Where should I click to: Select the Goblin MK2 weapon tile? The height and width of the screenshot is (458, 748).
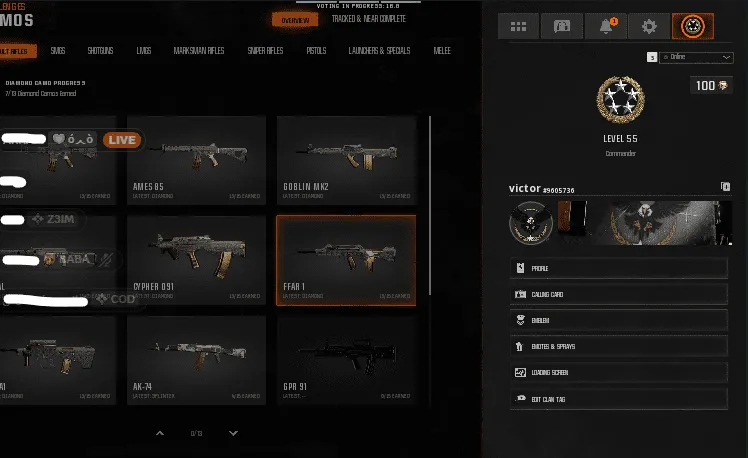[345, 159]
